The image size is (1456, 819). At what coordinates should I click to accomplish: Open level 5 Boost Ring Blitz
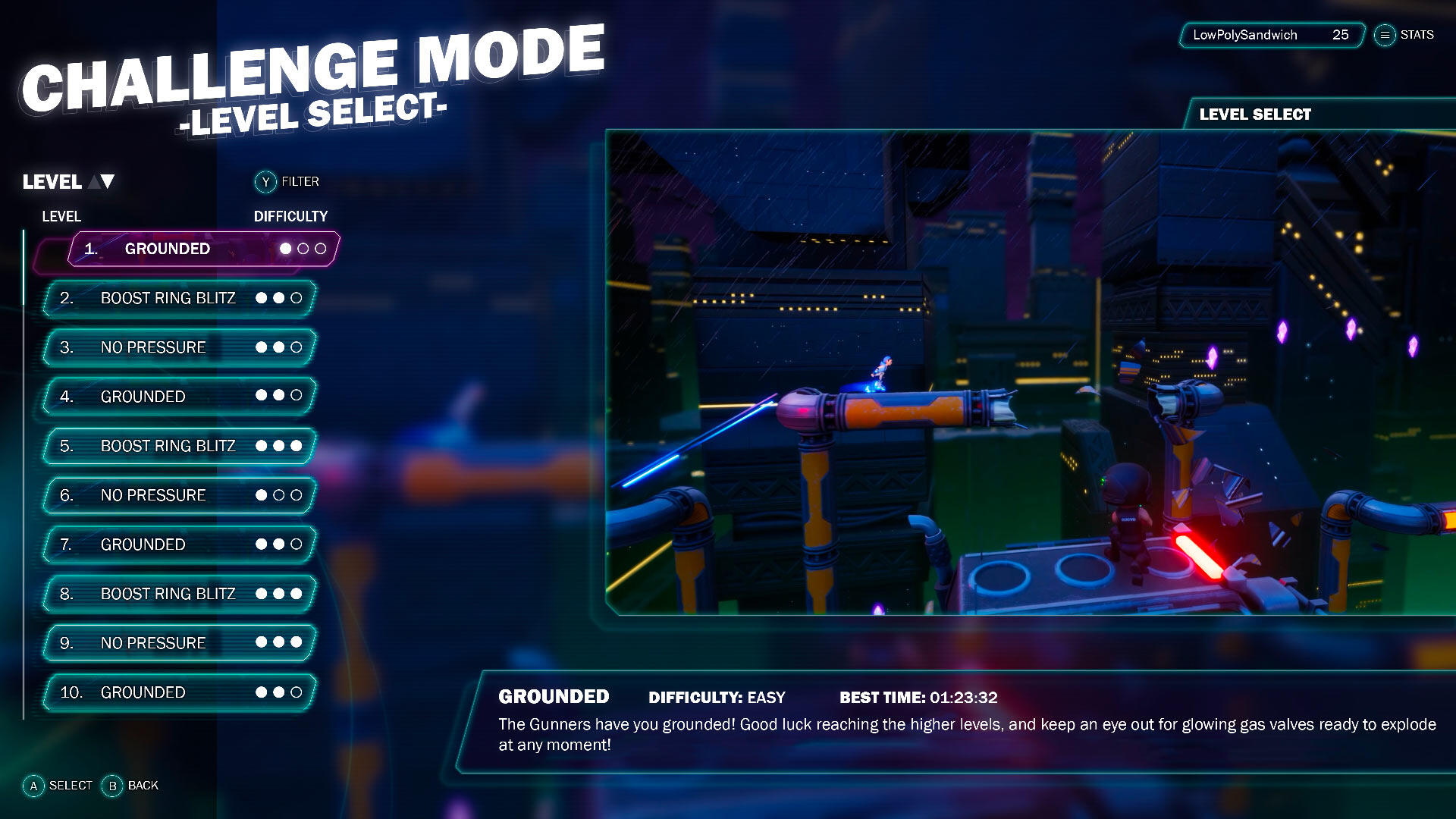[179, 446]
